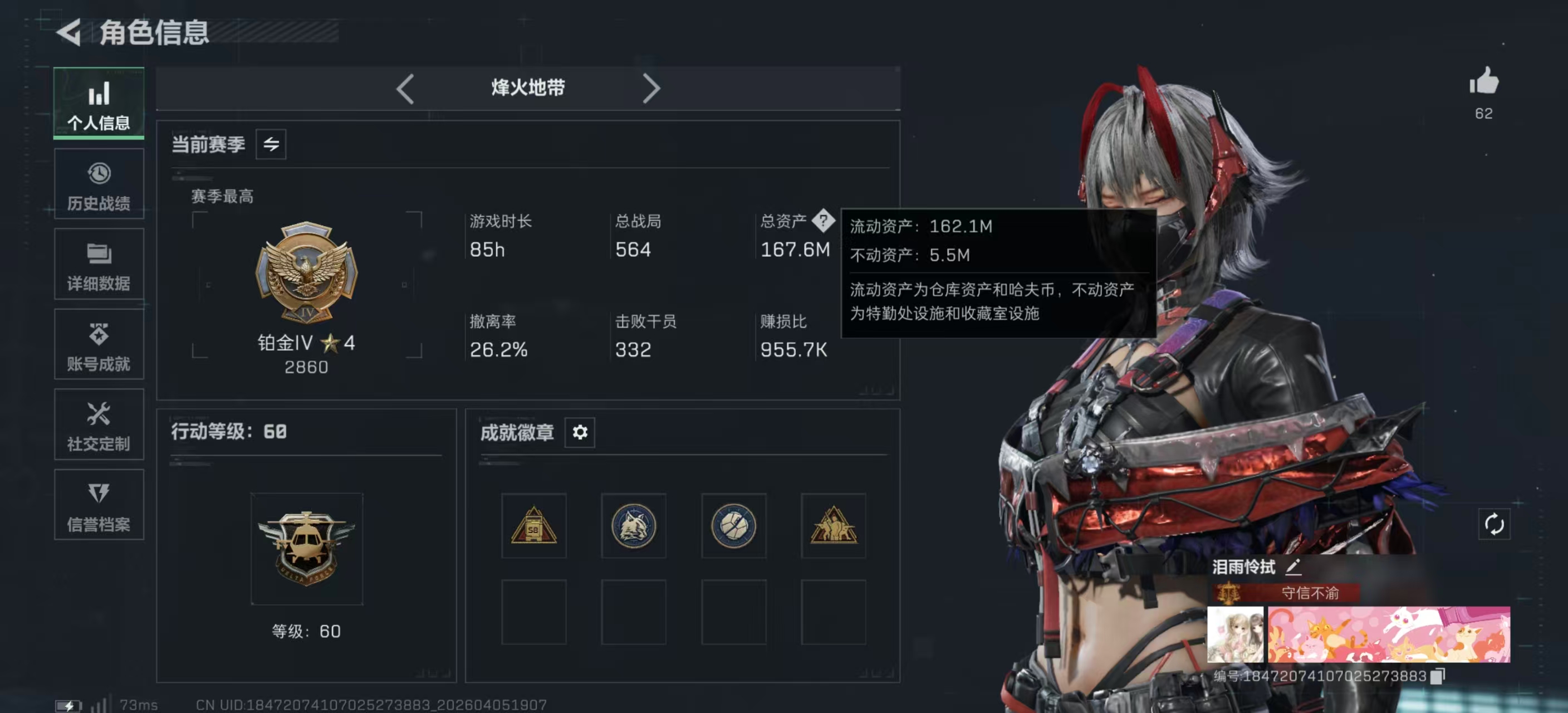Click the back chevron beside 角色信息
The width and height of the screenshot is (1568, 713).
click(x=70, y=33)
